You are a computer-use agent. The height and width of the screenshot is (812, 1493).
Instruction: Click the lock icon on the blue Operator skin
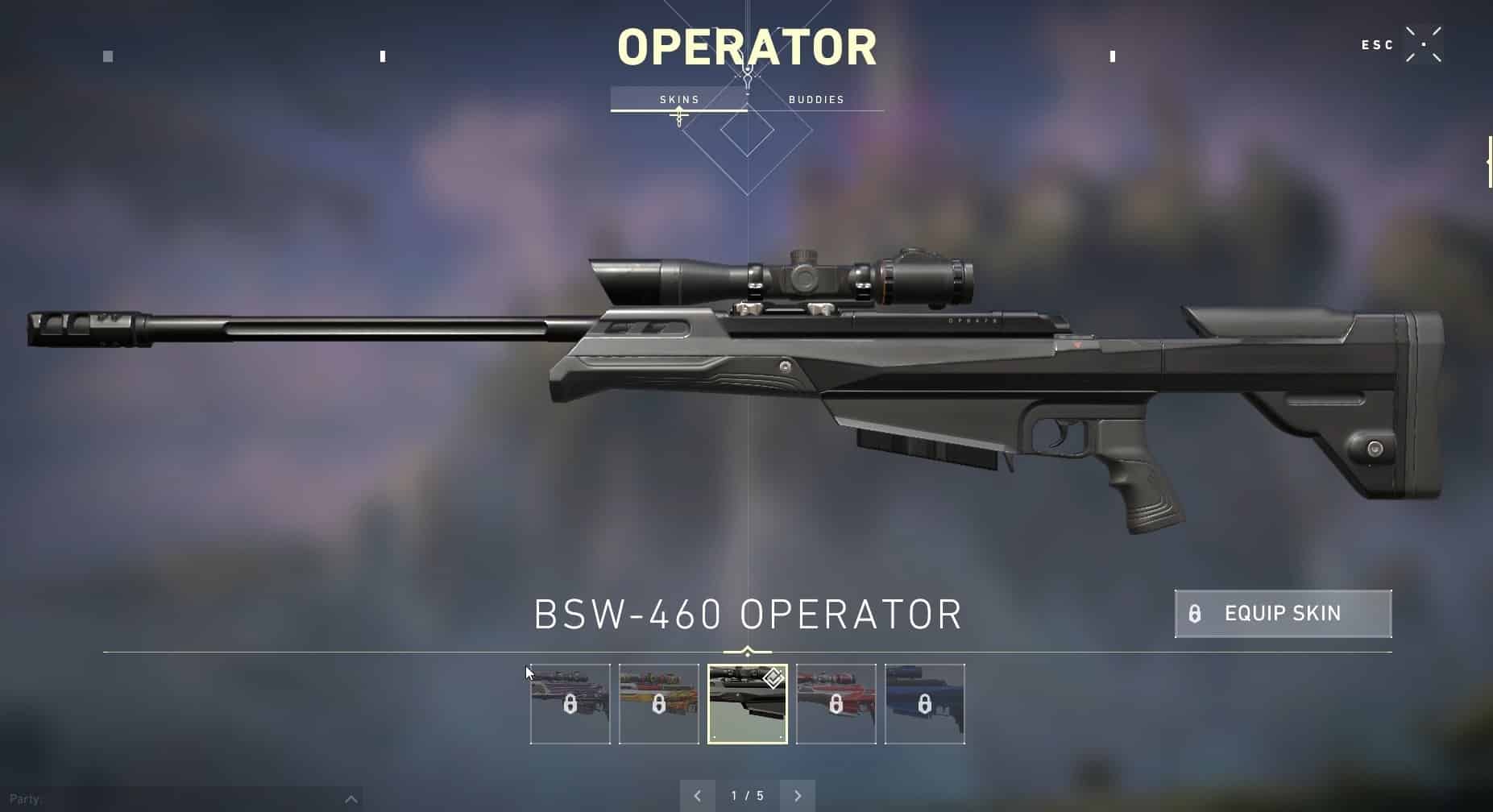[x=925, y=702]
